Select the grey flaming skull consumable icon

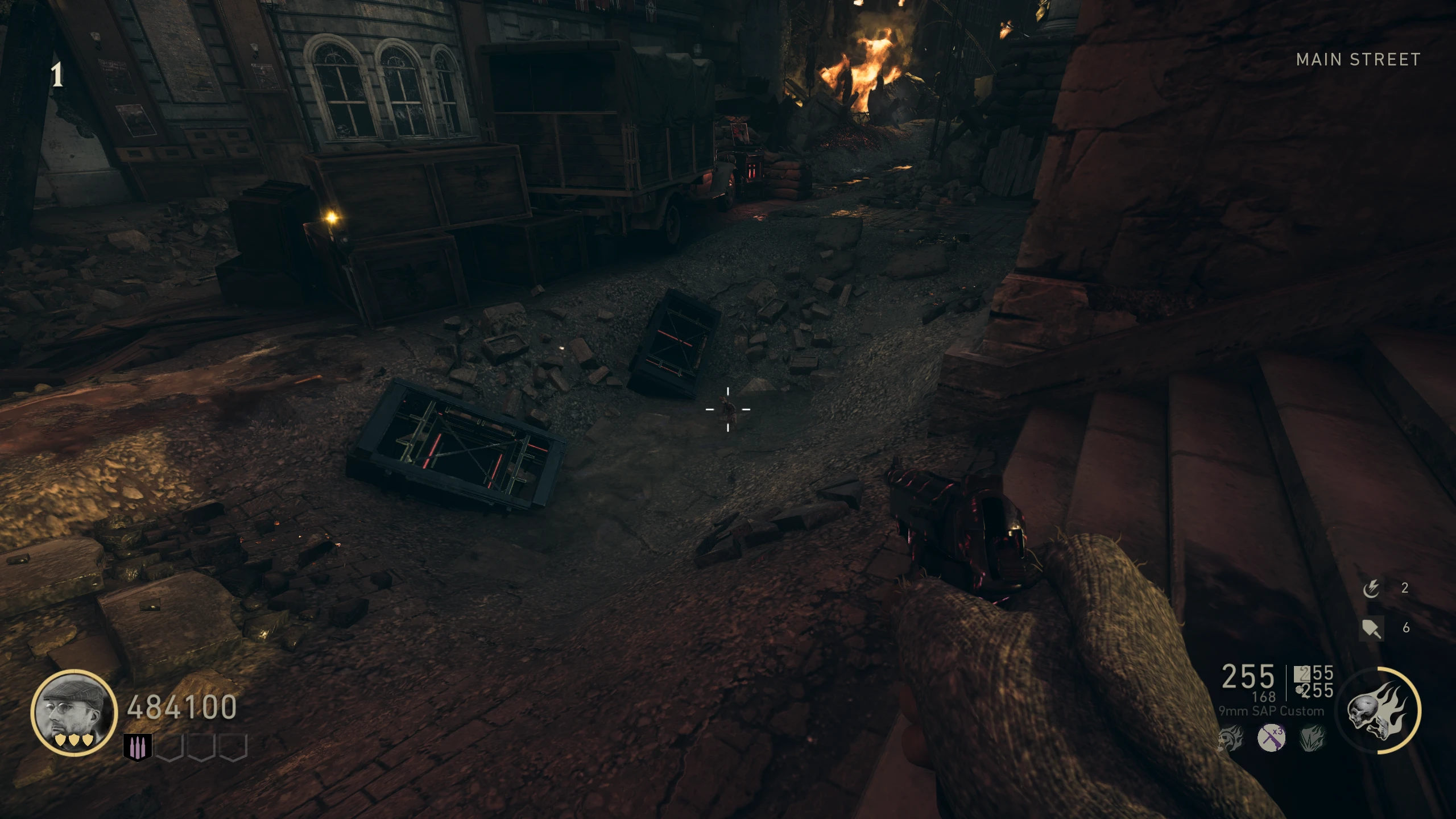(x=1230, y=738)
